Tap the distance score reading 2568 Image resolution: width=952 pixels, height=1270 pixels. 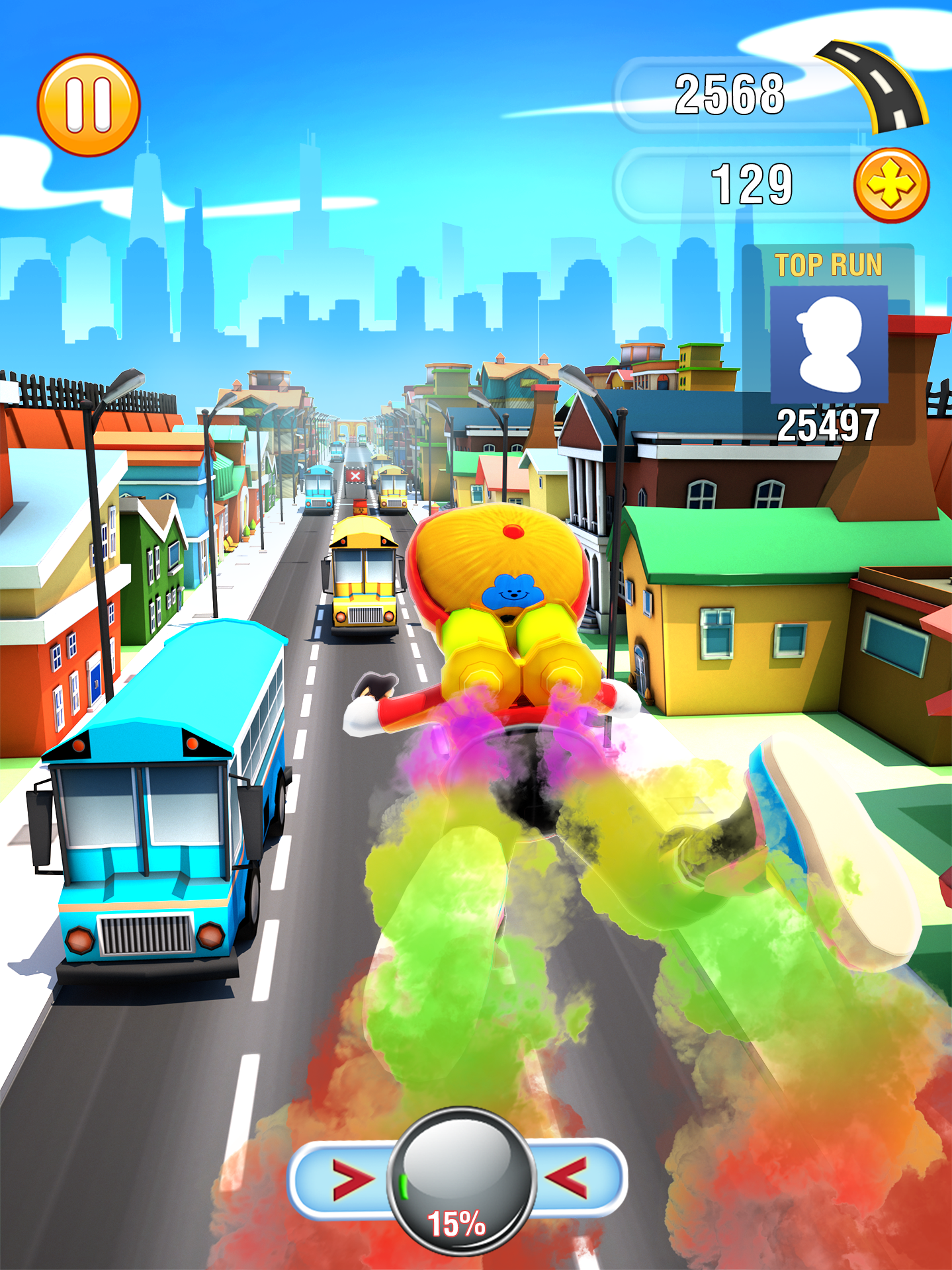pyautogui.click(x=729, y=93)
